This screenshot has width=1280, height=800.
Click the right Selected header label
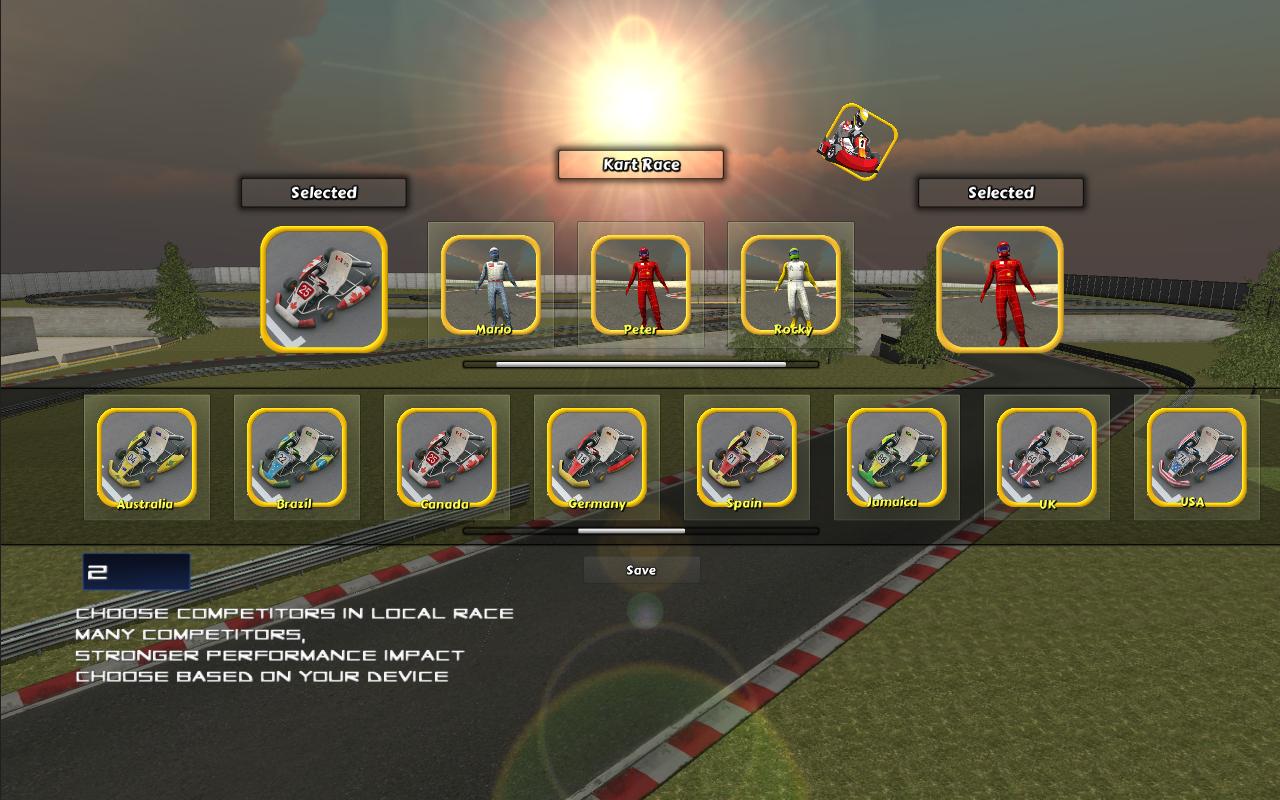coord(999,193)
